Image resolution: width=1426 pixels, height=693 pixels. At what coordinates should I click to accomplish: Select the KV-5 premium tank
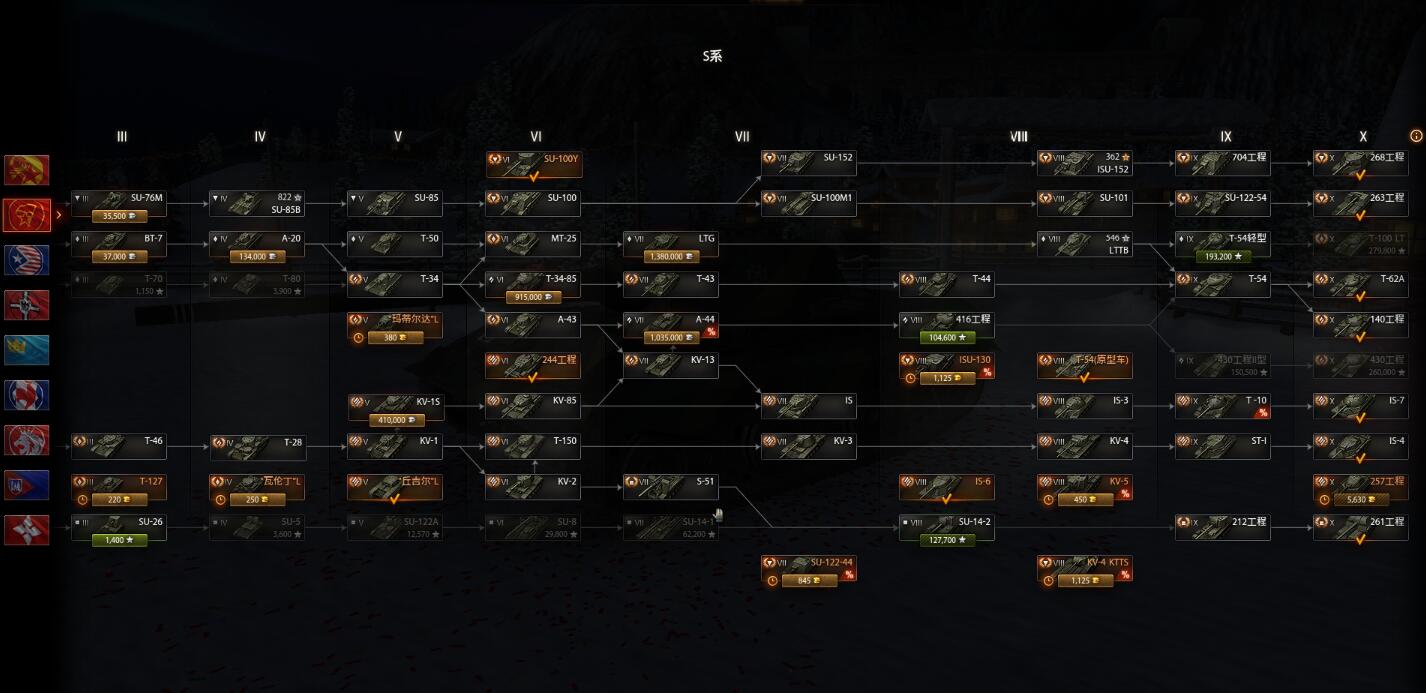[1084, 483]
